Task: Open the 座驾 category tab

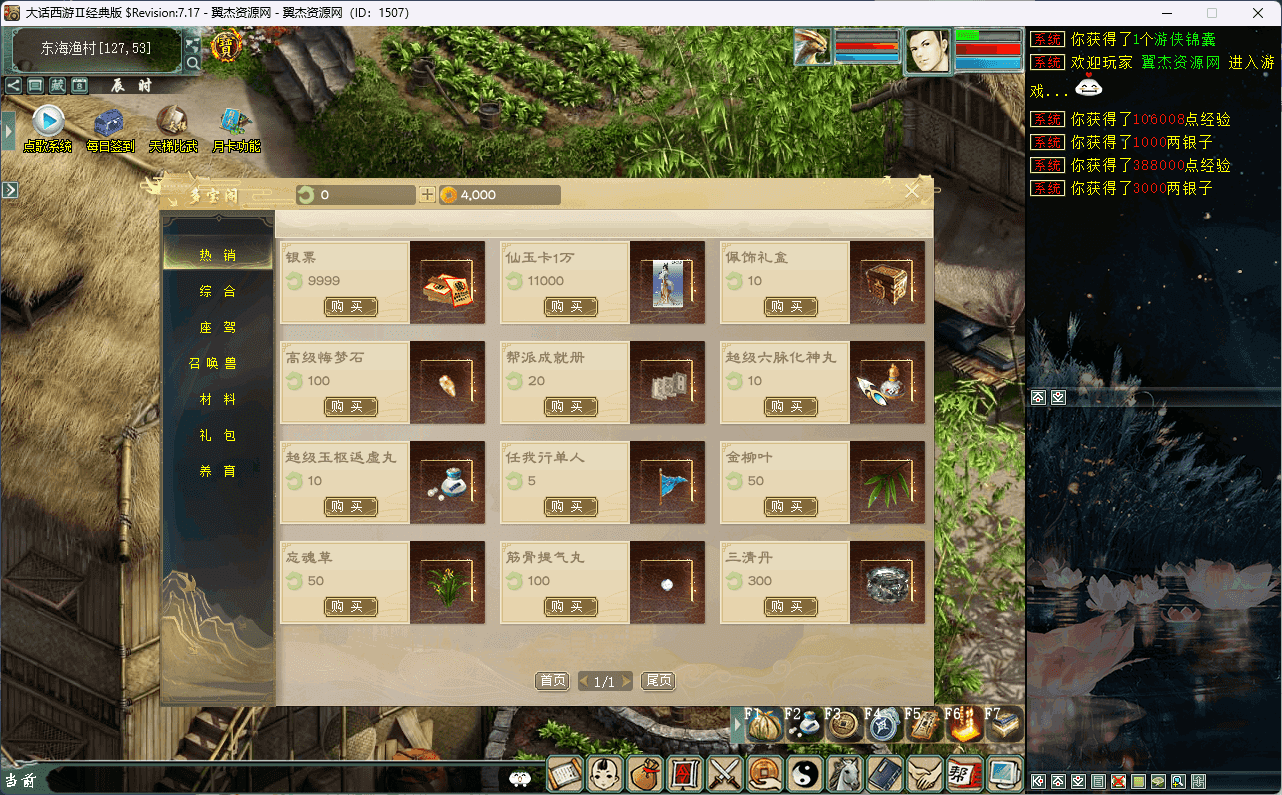Action: pos(217,327)
